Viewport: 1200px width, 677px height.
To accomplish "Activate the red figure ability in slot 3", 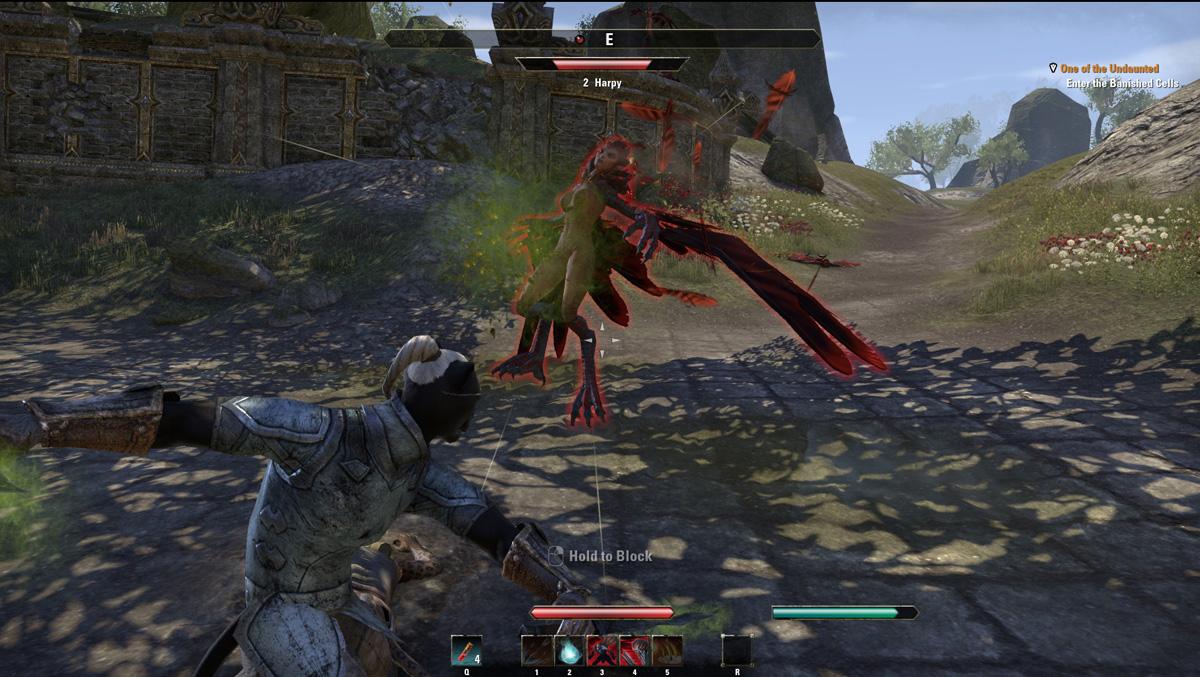I will (602, 650).
